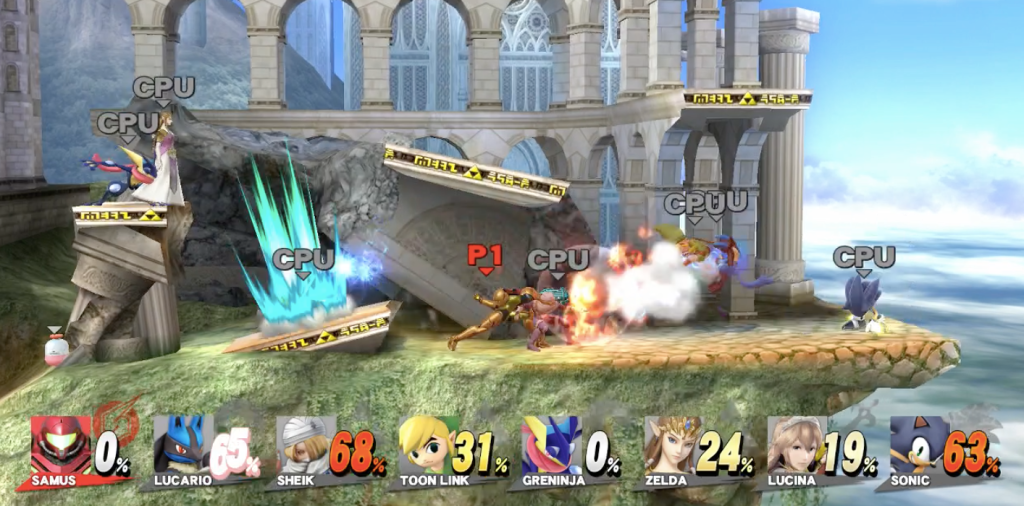Select the Samus fighter portrait

click(60, 446)
